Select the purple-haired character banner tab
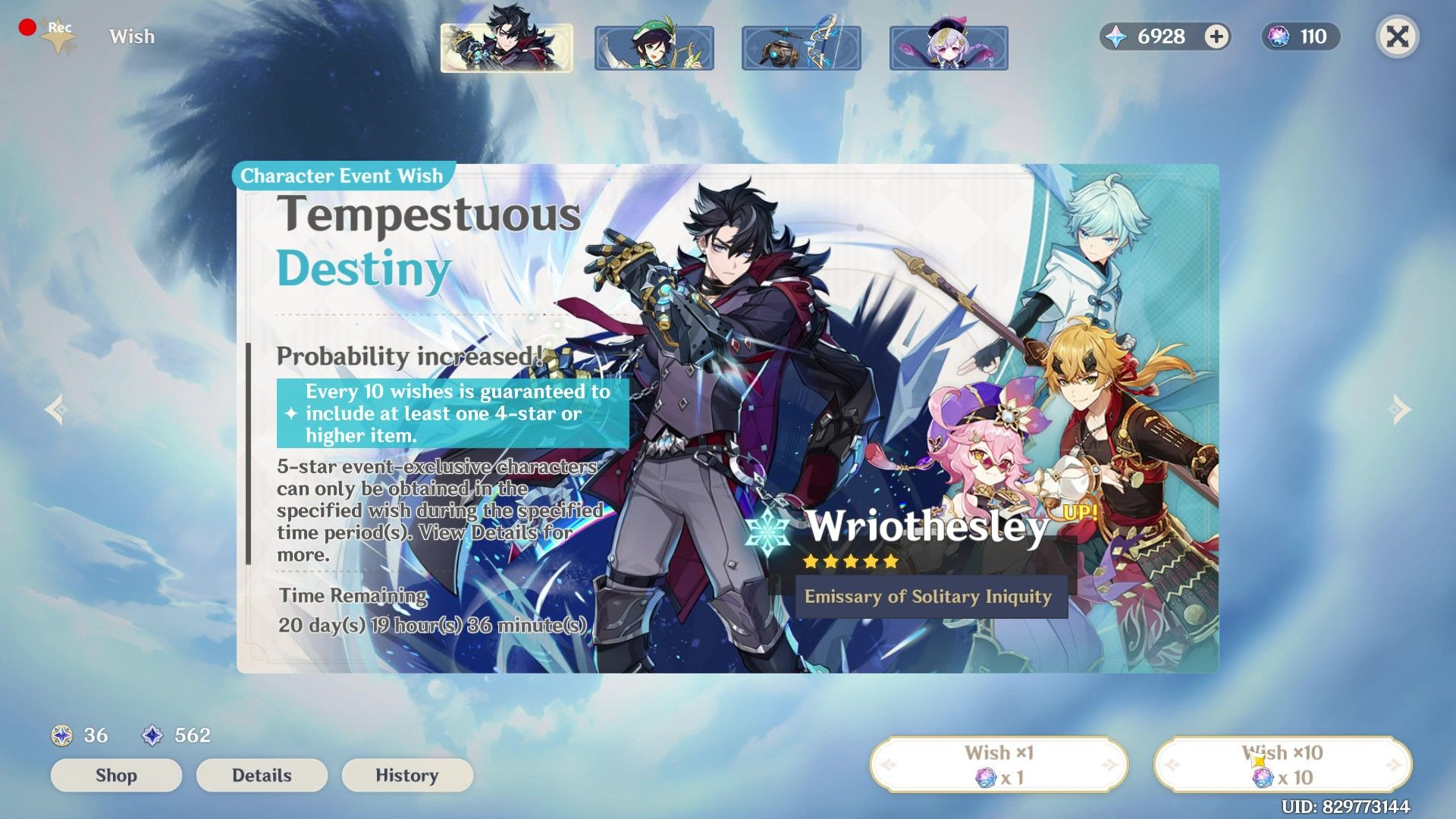Screen dimensions: 1456x819 pyautogui.click(x=949, y=46)
